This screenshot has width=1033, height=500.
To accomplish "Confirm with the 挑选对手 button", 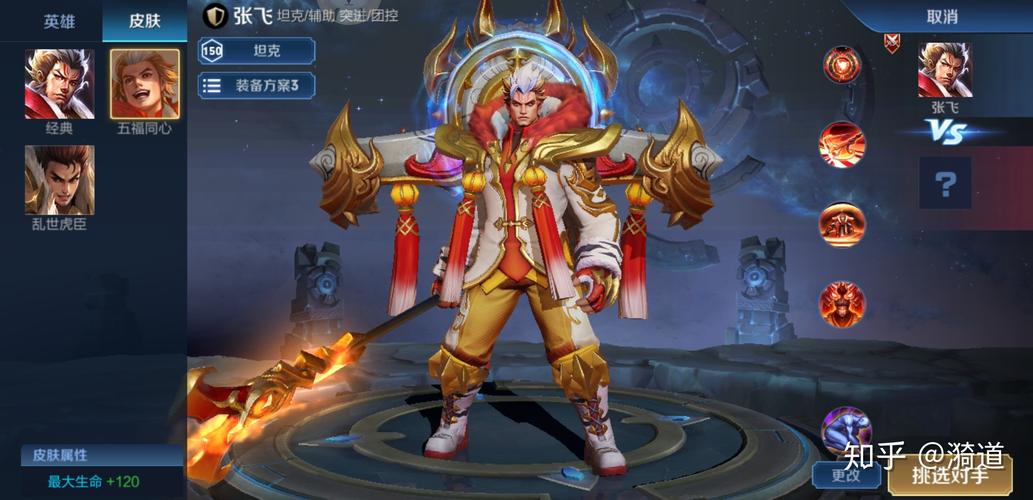I will click(x=949, y=476).
